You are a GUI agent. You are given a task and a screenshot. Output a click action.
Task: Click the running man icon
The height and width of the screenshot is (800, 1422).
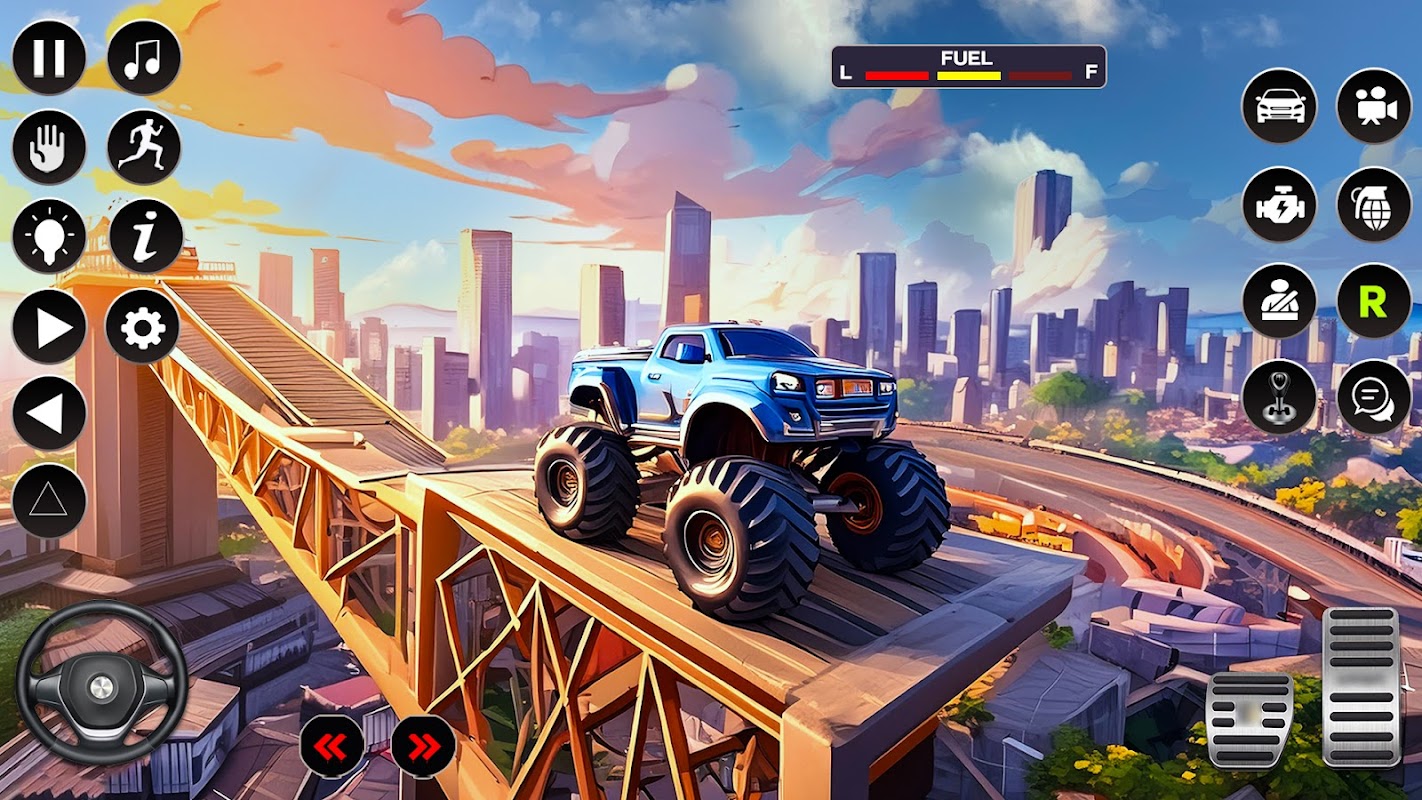(x=144, y=147)
